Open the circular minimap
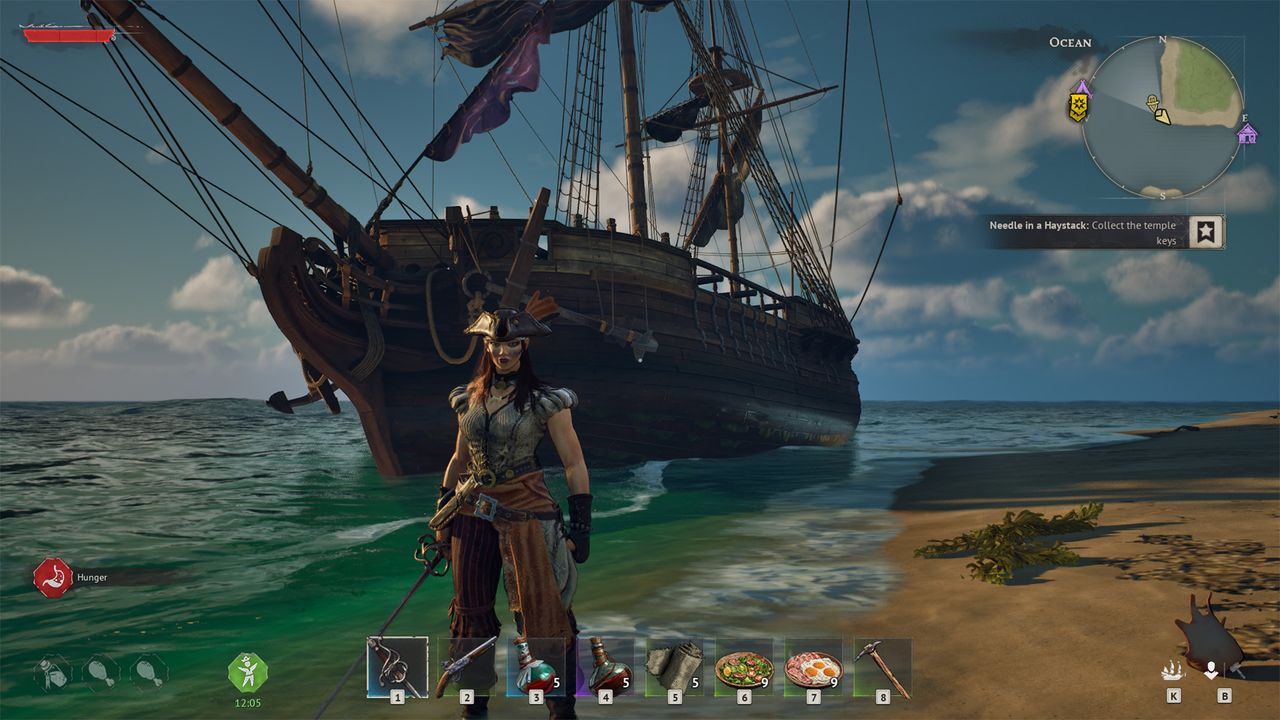 (x=1162, y=117)
